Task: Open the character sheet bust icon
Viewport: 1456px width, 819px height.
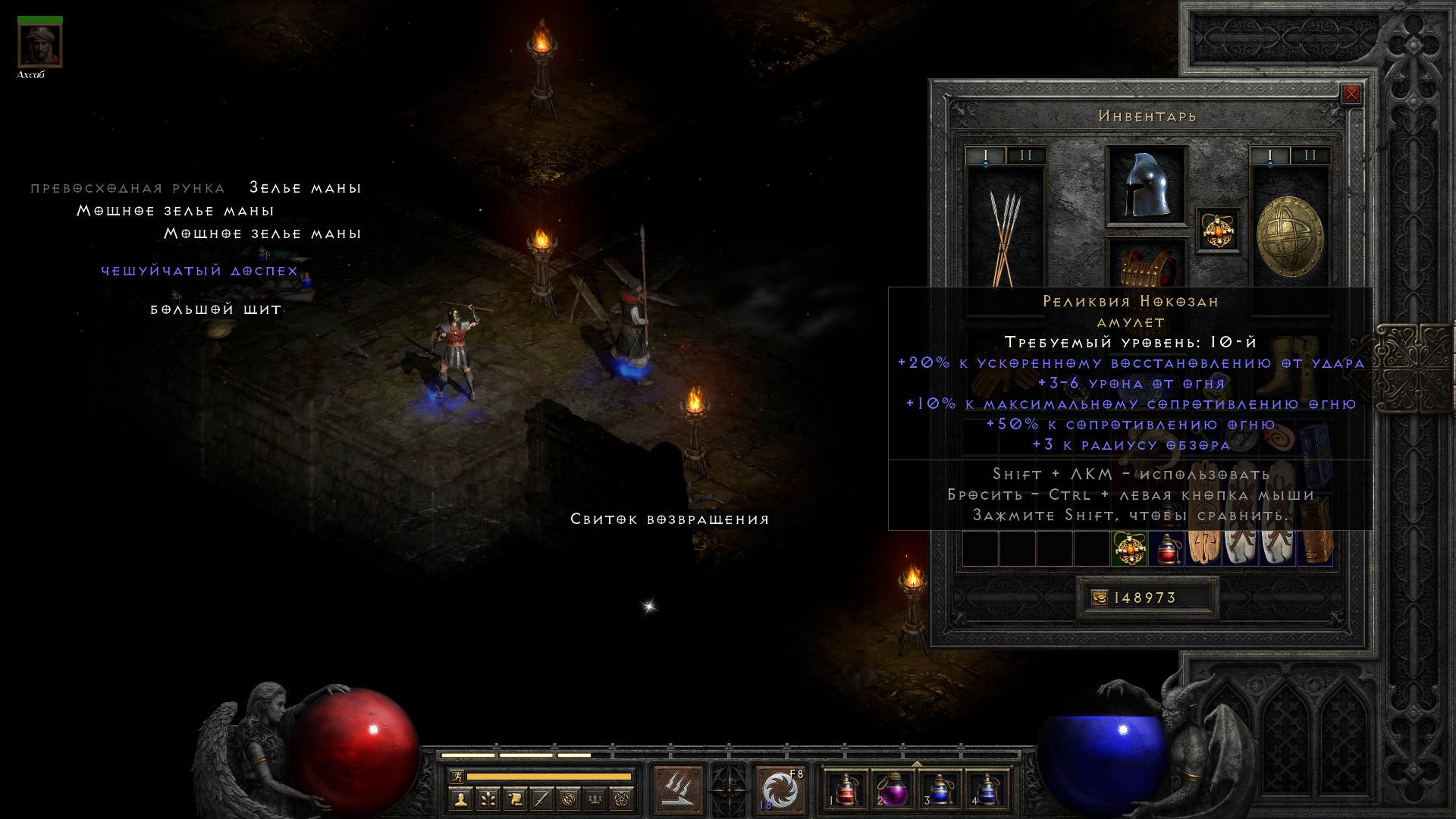Action: [460, 799]
